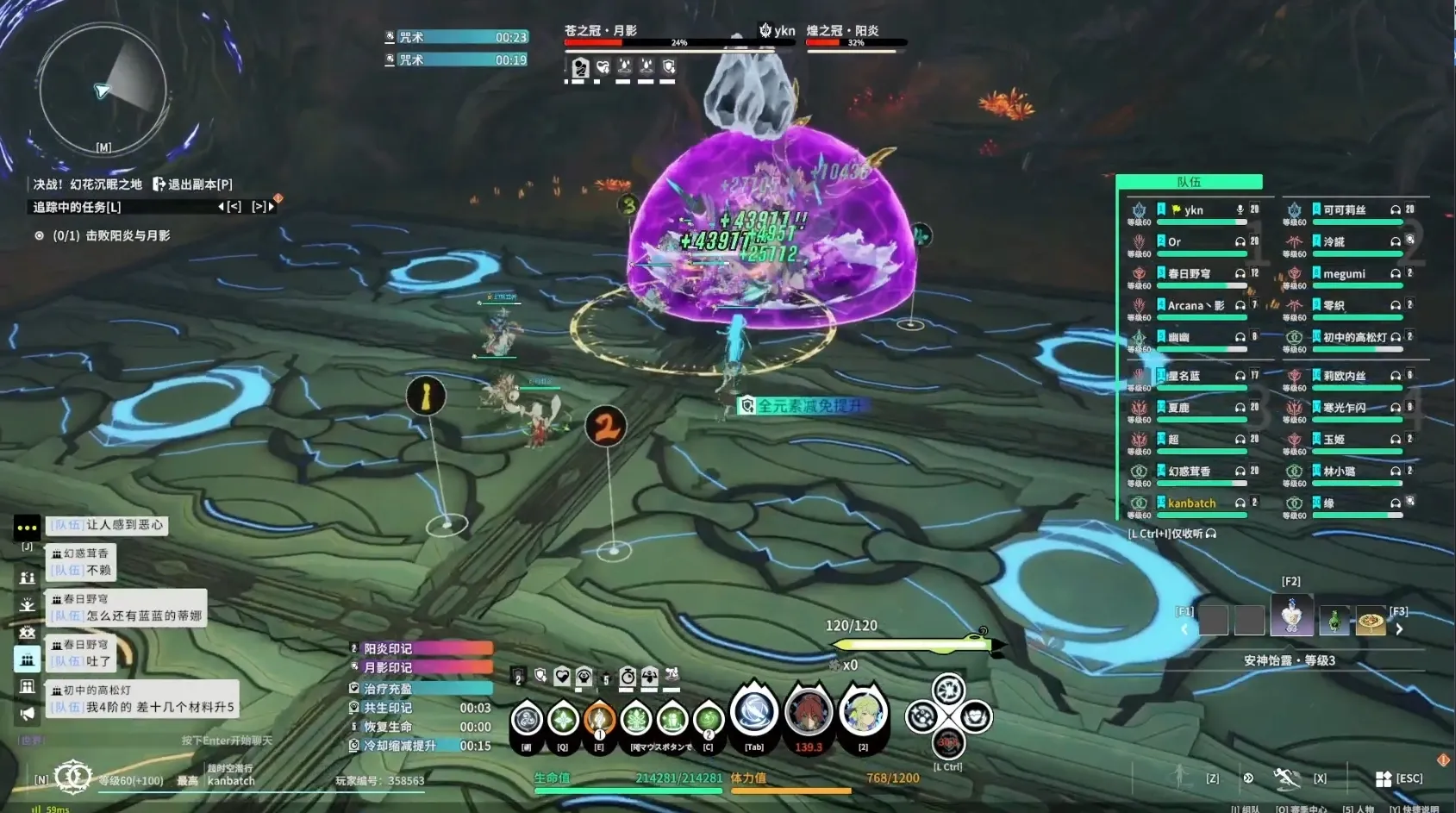Click the circular minimap

[x=102, y=89]
